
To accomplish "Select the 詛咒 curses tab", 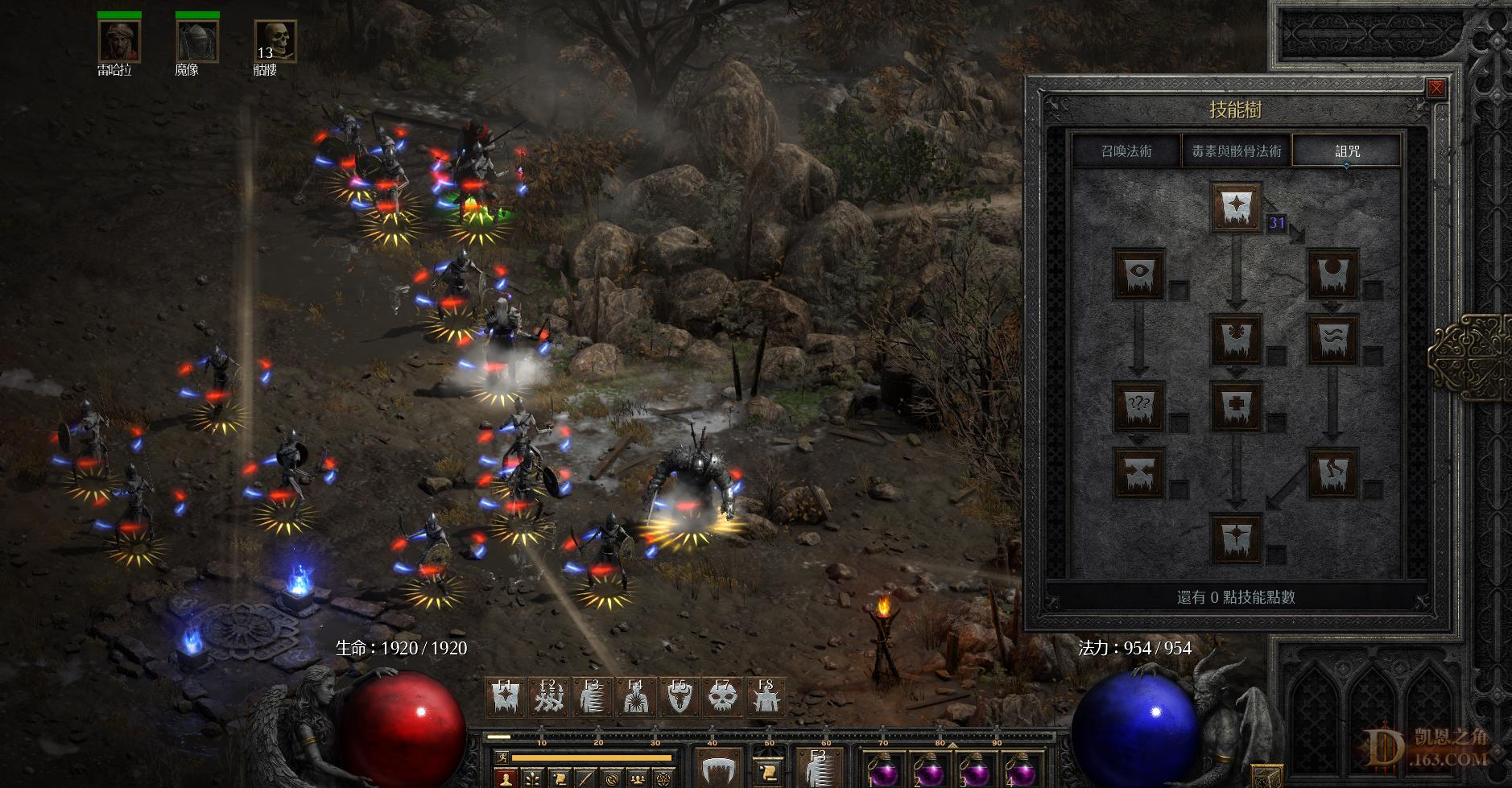I will 1347,151.
